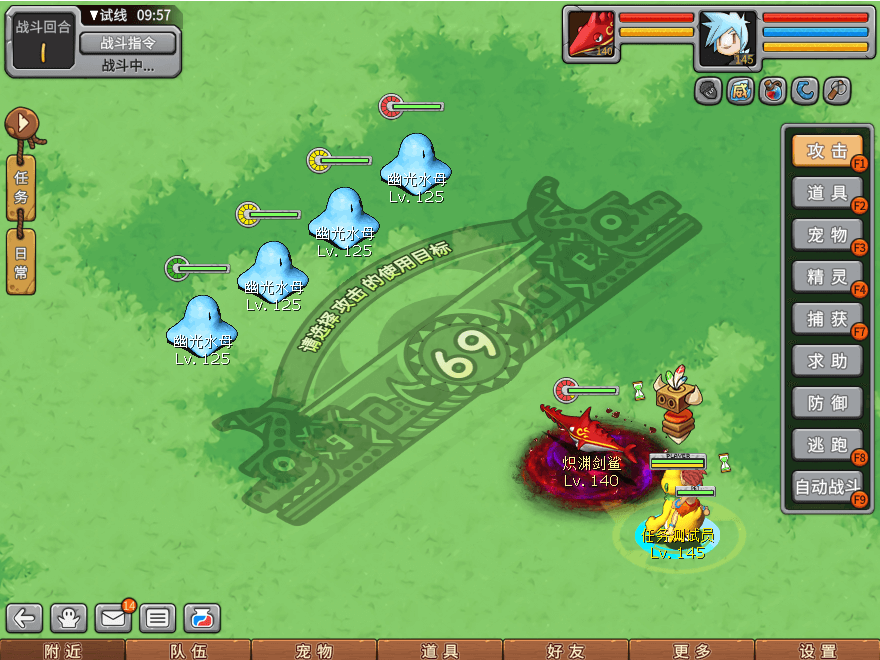
Task: Open the mail envelope with 14 badge
Action: (113, 618)
